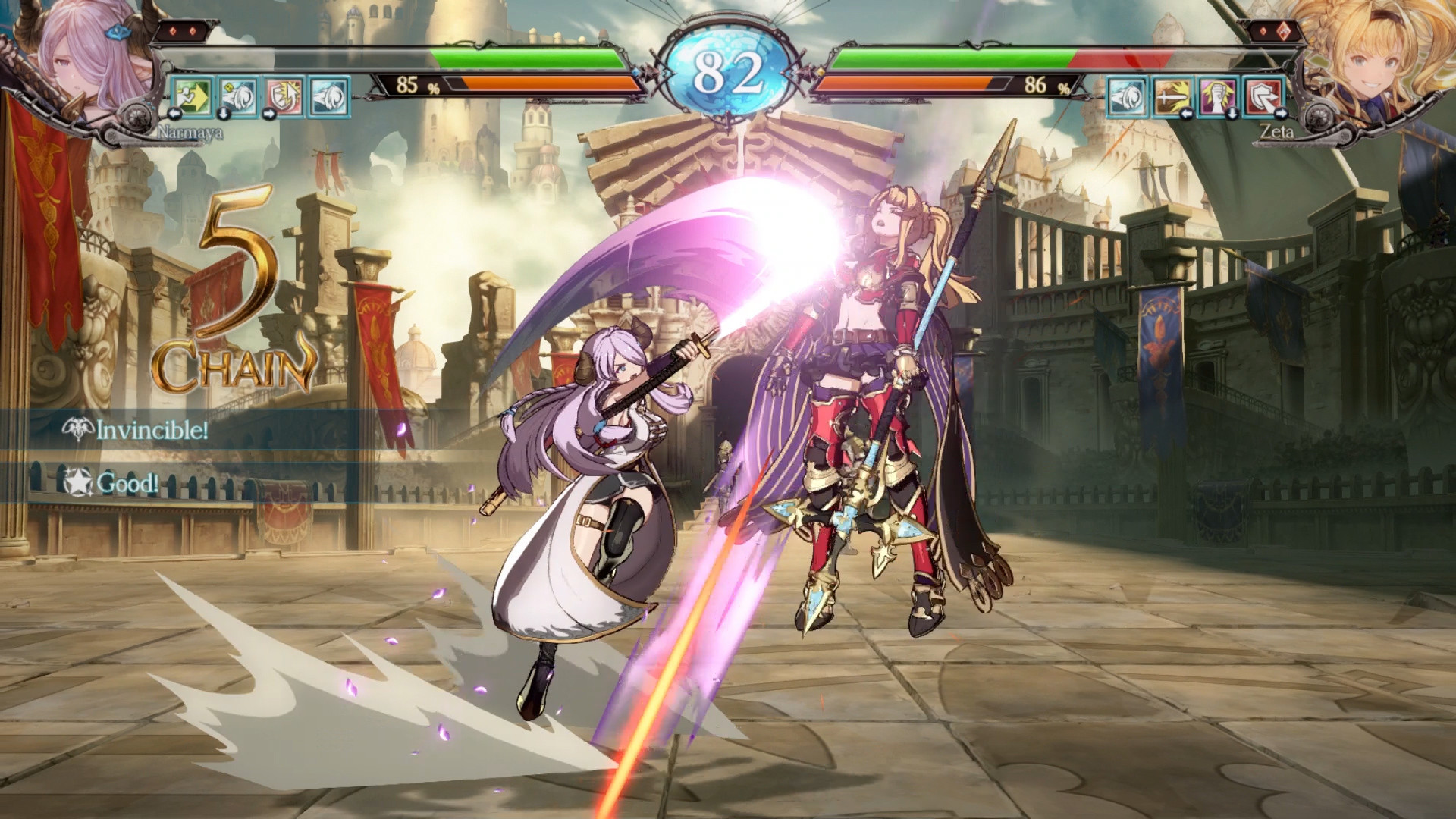The image size is (1456, 819).
Task: Select the Narmaya name label
Action: coord(190,133)
